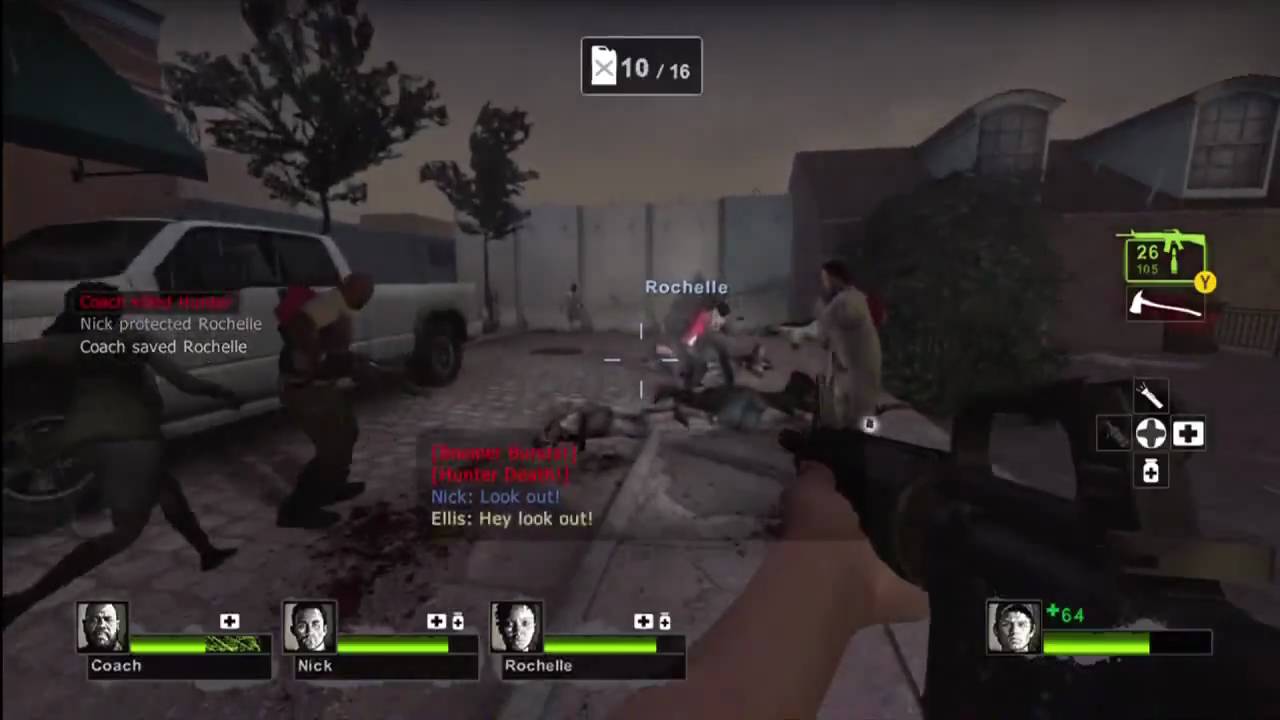Select the fire axe weapon slot icon
This screenshot has width=1280, height=720.
click(x=1163, y=306)
